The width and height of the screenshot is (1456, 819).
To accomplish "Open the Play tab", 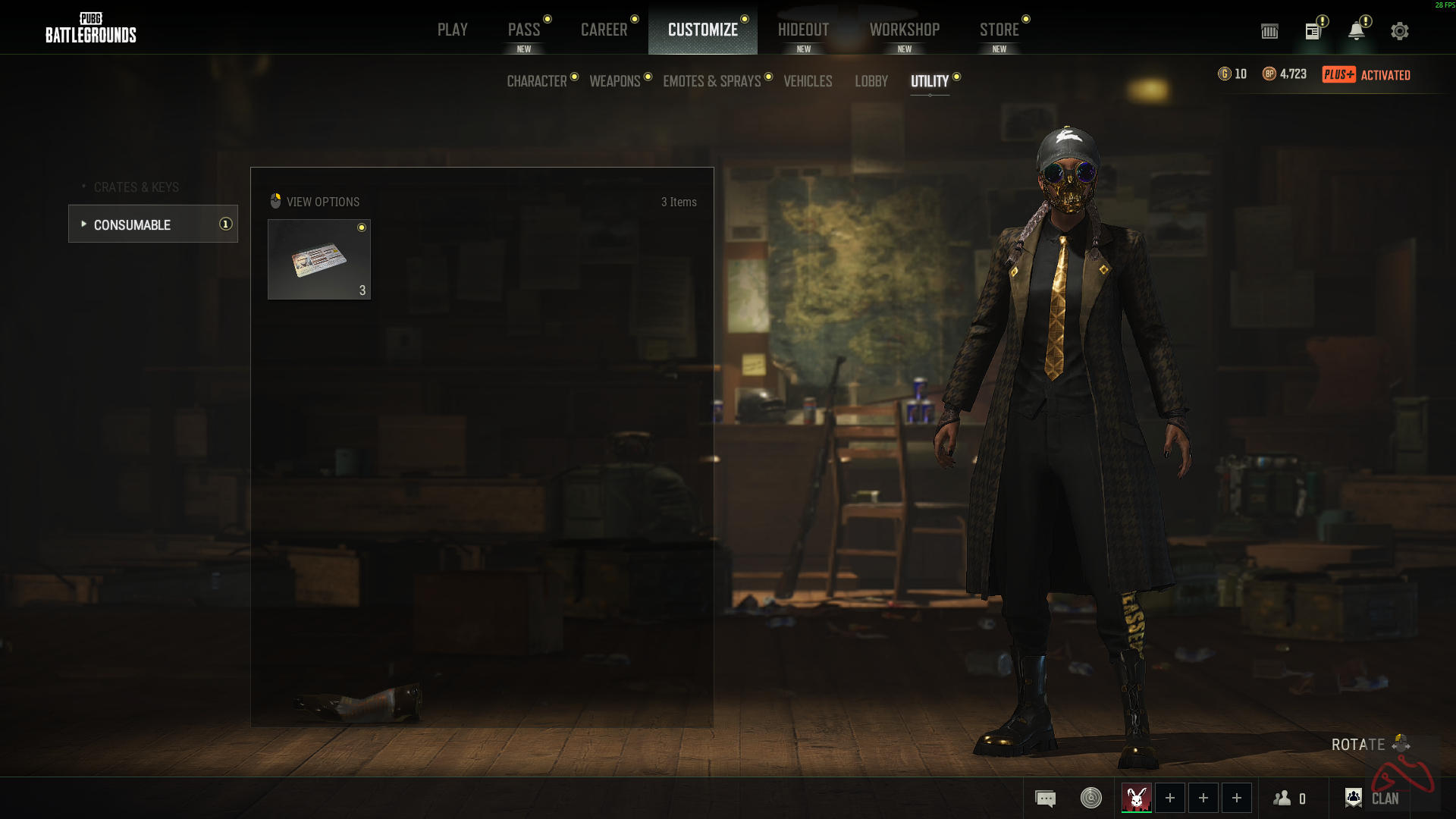I will [x=452, y=30].
